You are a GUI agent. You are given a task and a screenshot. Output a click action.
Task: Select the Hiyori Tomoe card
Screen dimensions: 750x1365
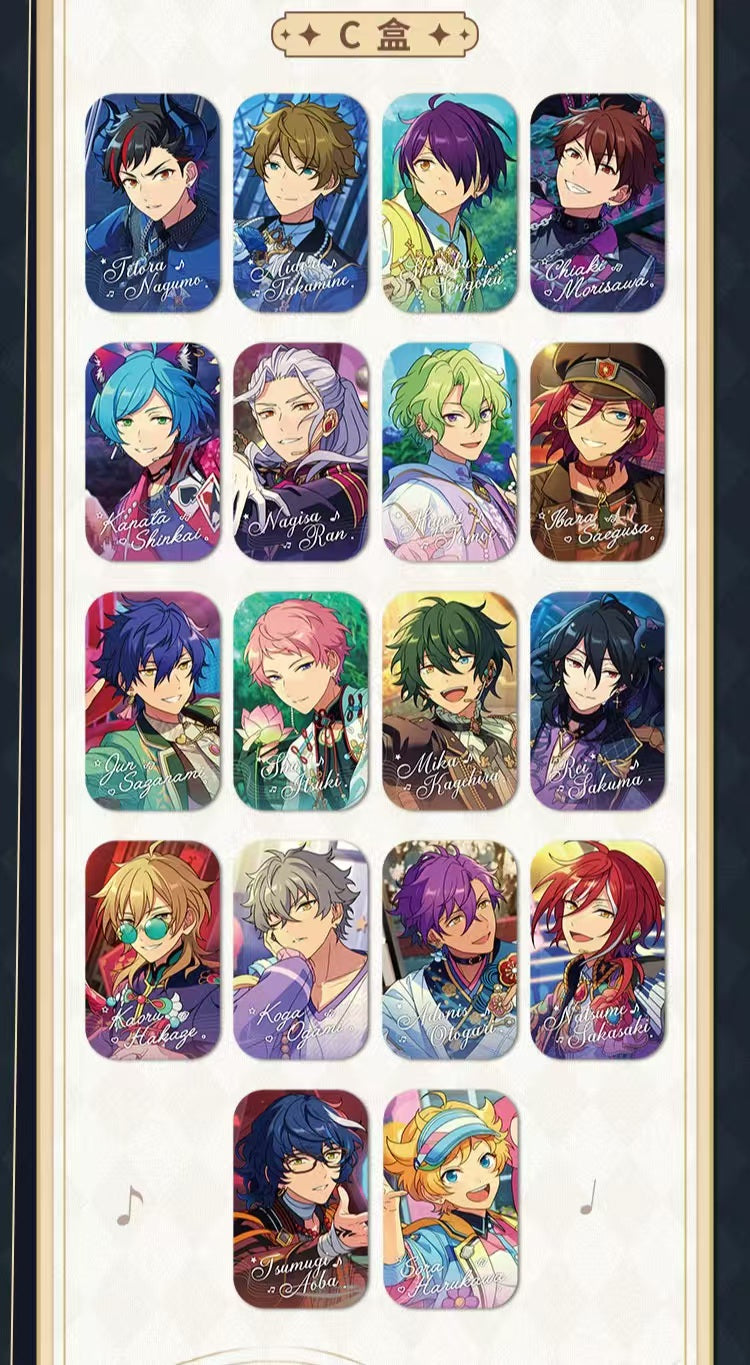pos(450,452)
